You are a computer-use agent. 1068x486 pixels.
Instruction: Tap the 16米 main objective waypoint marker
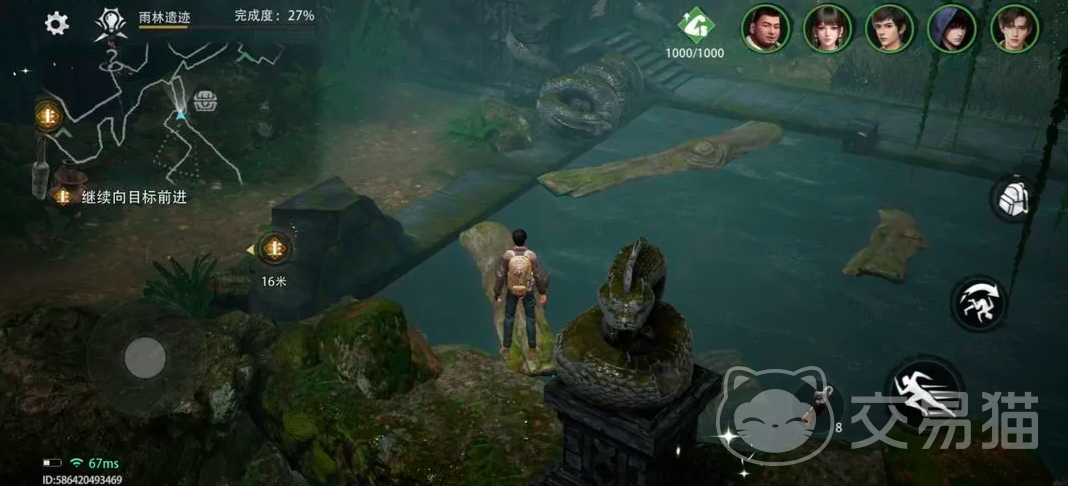click(x=274, y=249)
